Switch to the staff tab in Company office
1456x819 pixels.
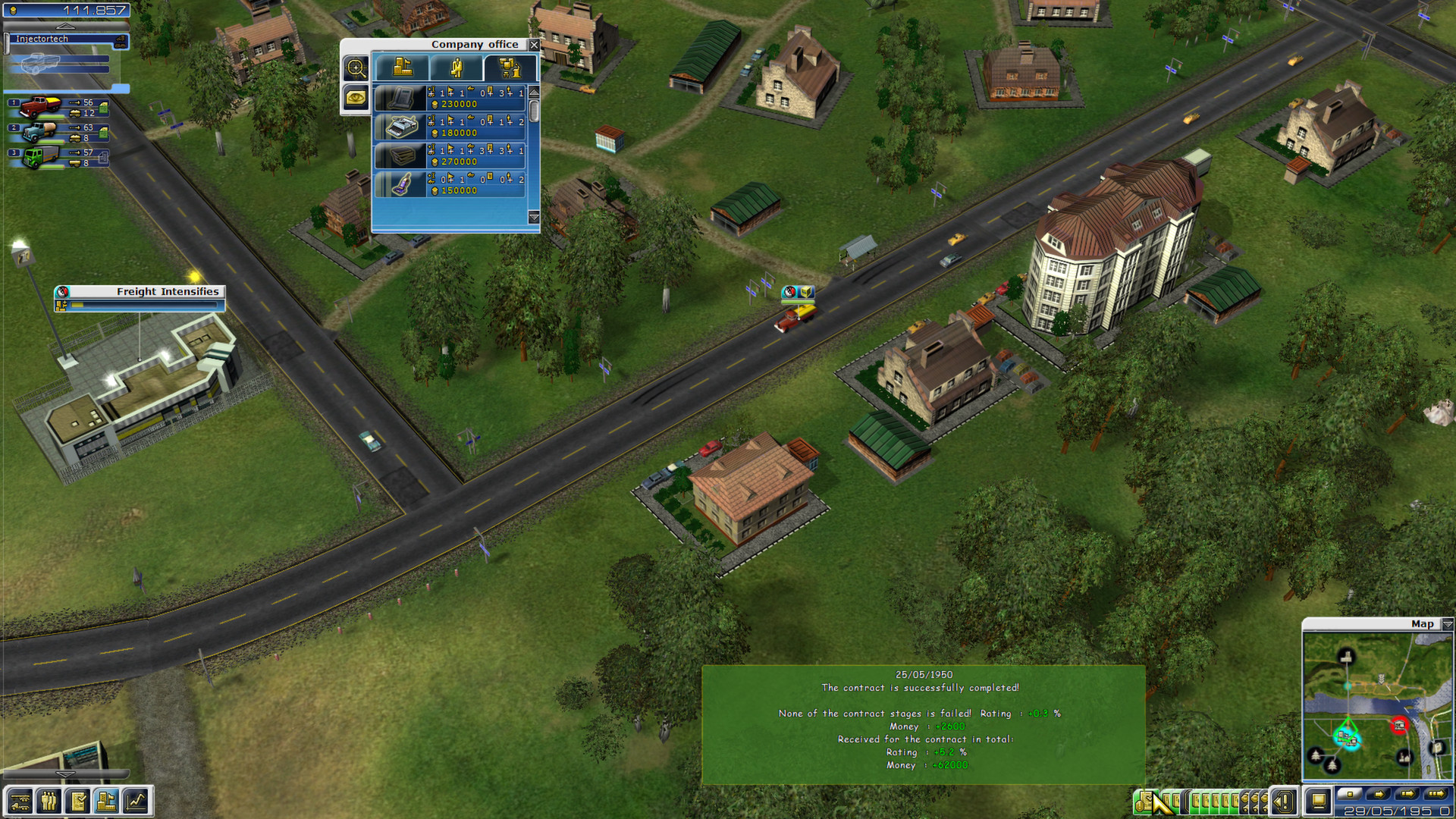tap(457, 66)
